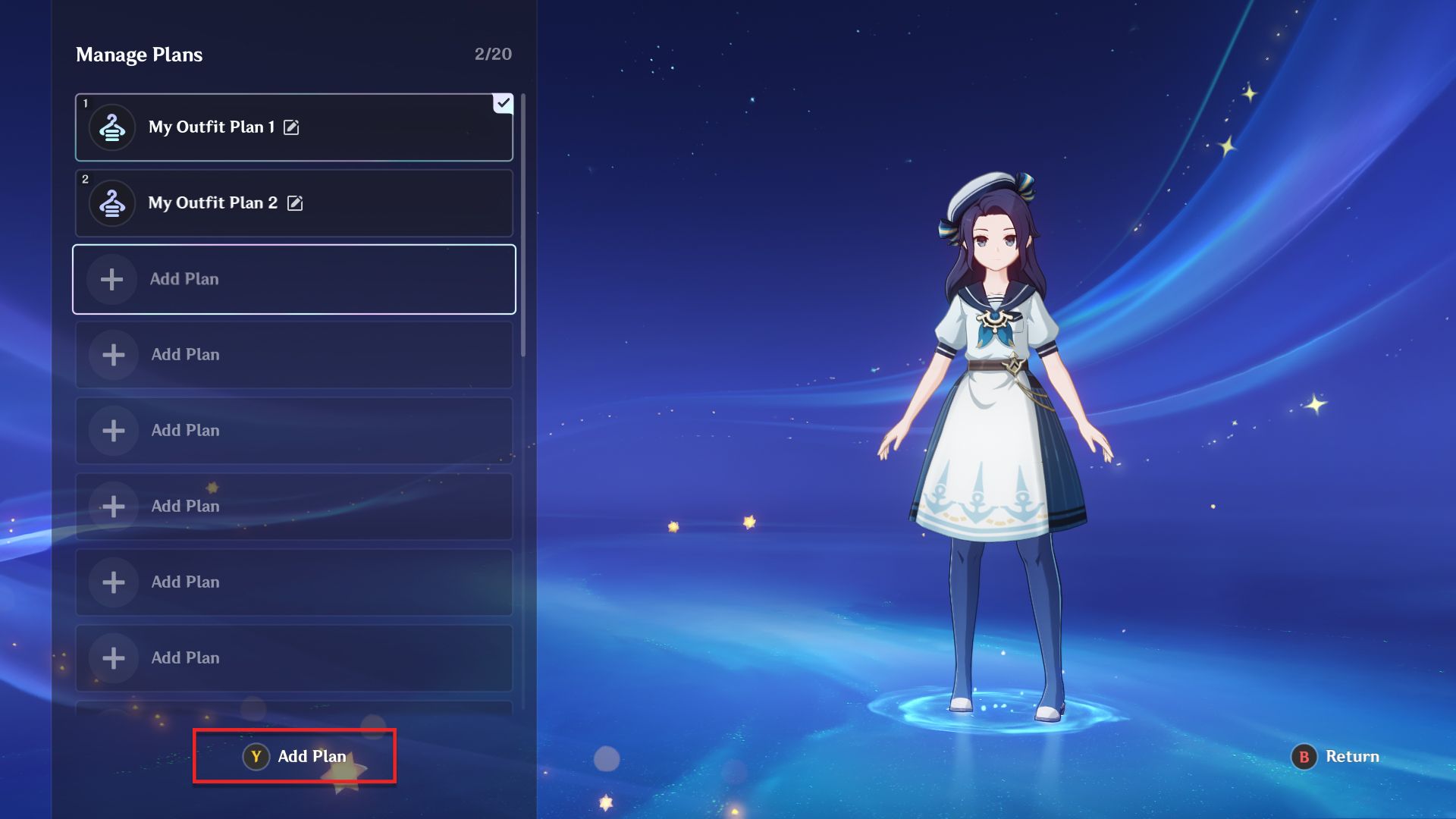Open the rename pencil for My Outfit Plan 2

click(x=296, y=203)
